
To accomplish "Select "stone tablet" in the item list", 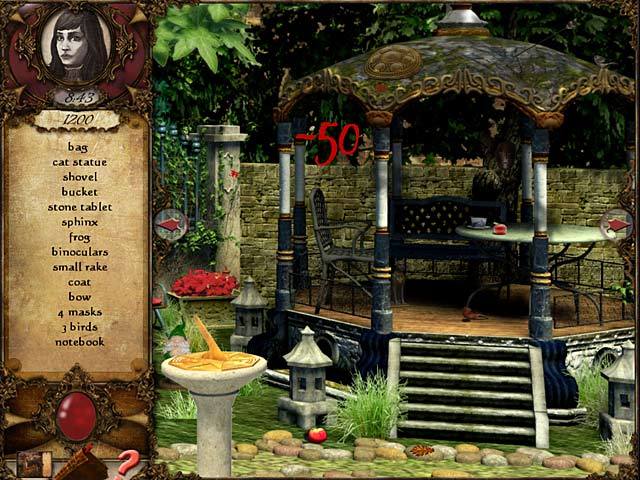I will pyautogui.click(x=80, y=206).
